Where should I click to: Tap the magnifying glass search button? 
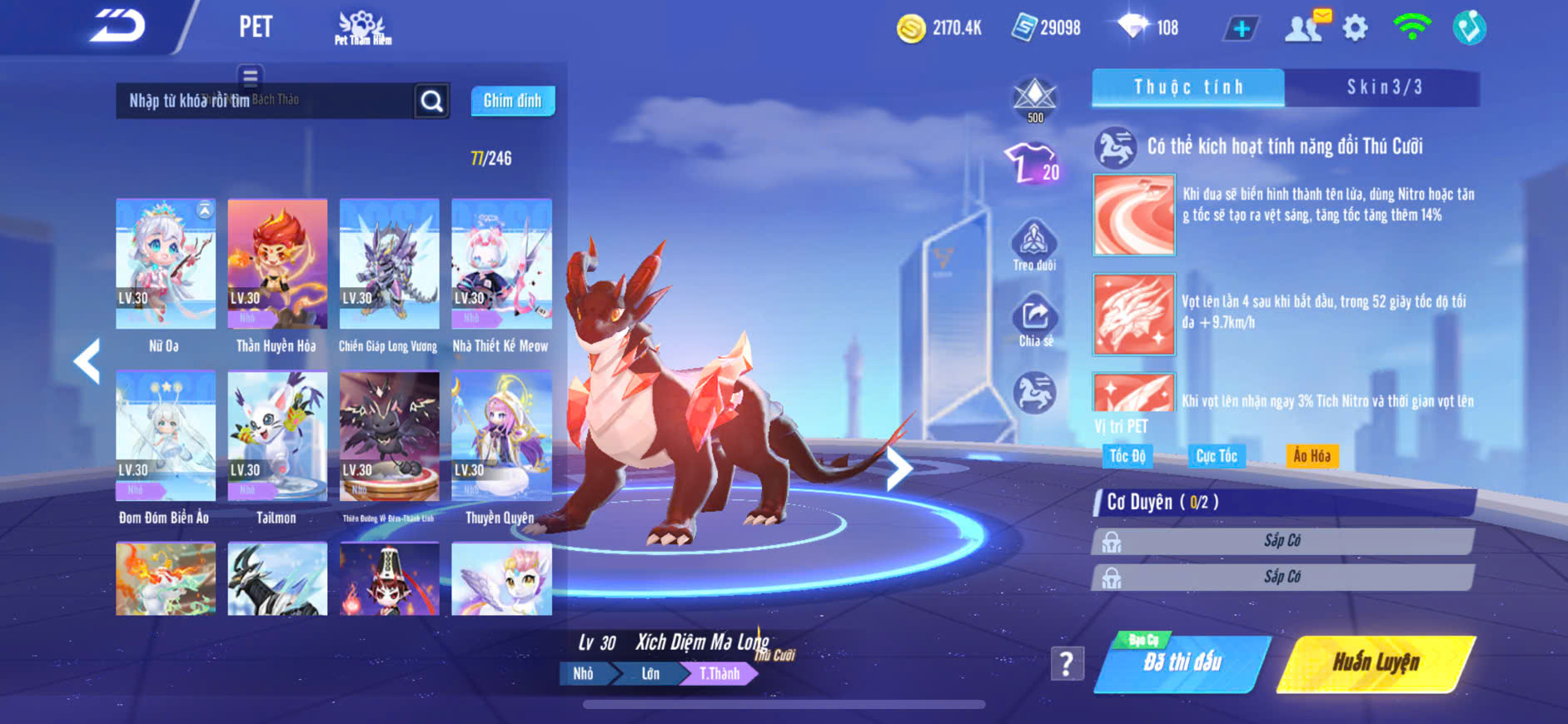coord(431,101)
